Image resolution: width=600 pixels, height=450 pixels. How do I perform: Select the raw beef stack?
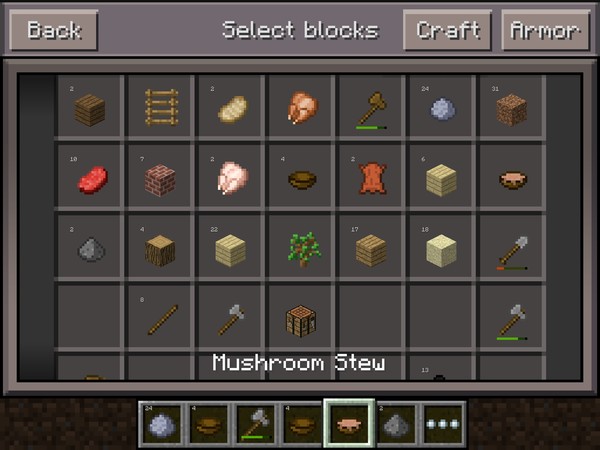pos(90,178)
